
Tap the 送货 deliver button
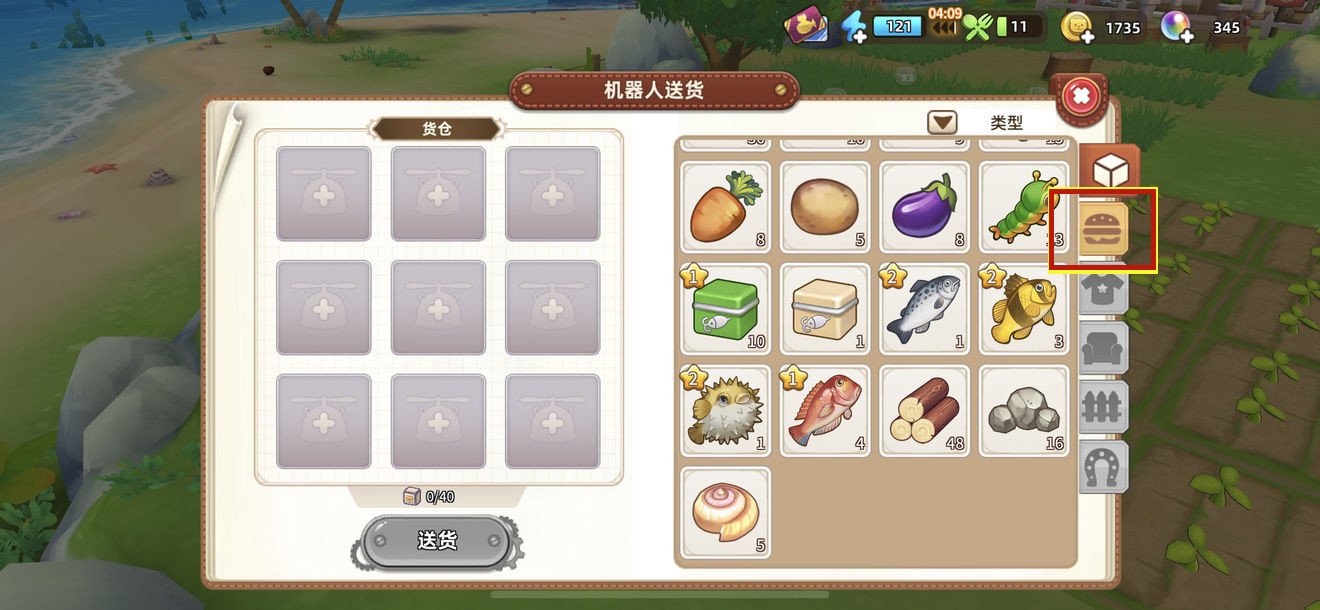437,541
